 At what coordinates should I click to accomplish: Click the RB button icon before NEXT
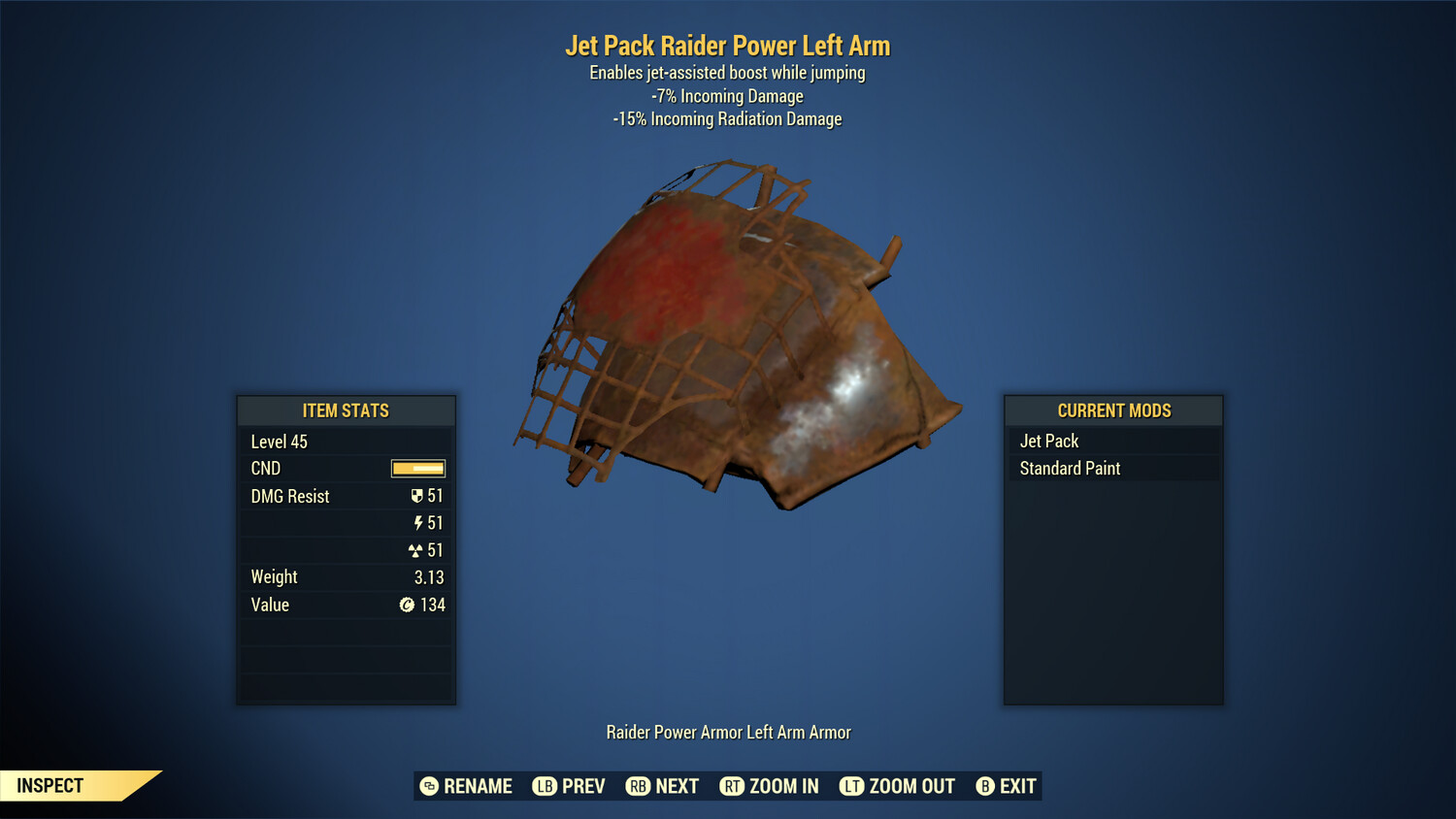(x=639, y=786)
